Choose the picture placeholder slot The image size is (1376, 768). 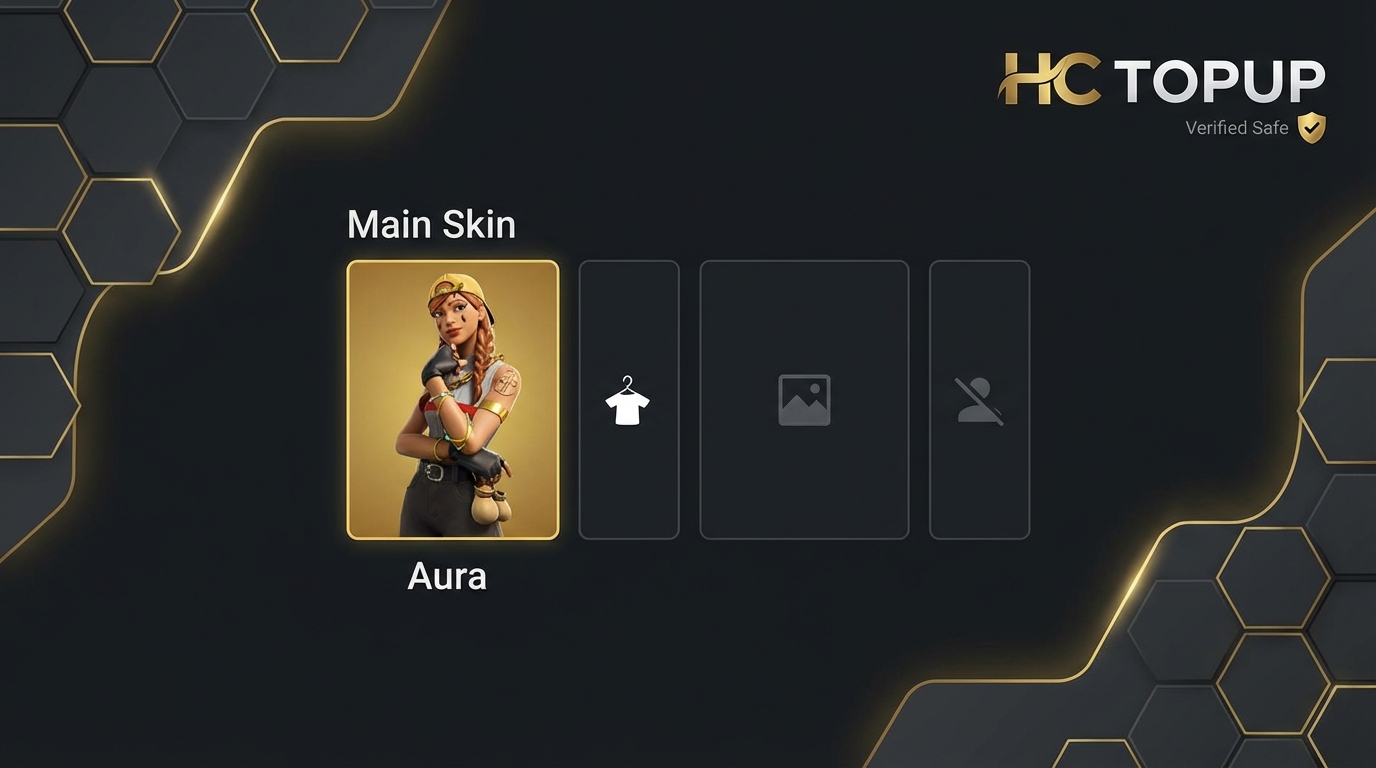pos(804,400)
